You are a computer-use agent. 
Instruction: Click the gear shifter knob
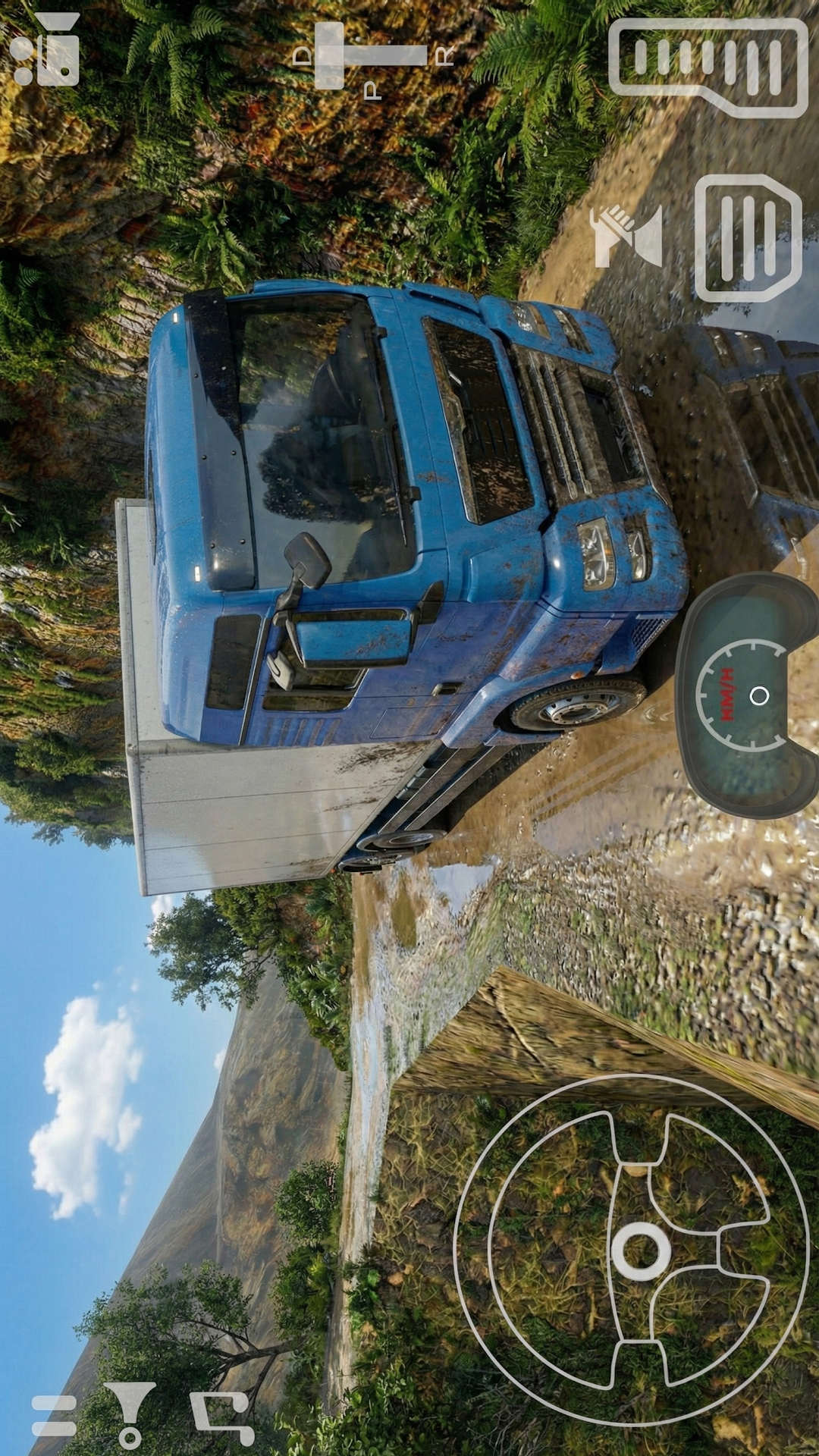click(x=330, y=55)
